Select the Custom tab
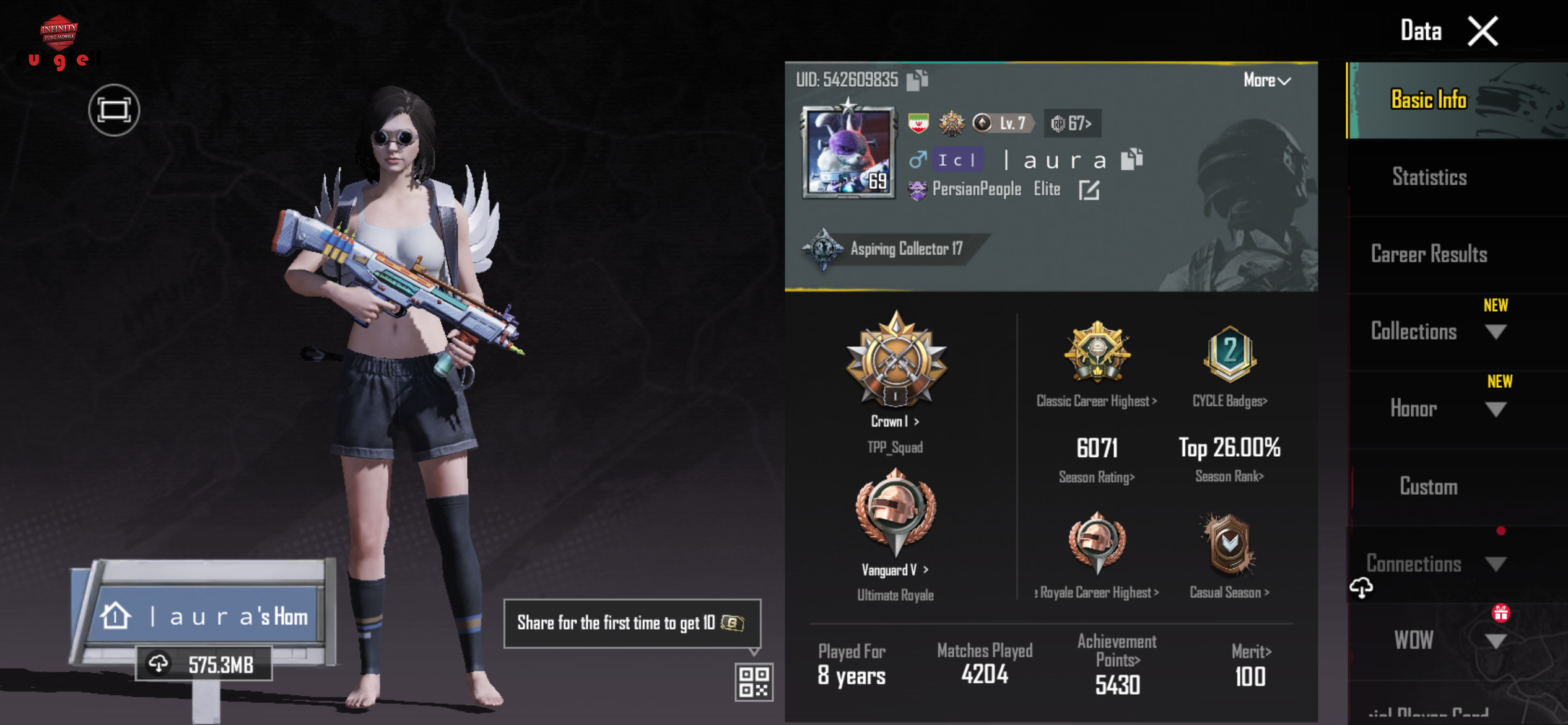This screenshot has height=725, width=1568. tap(1429, 486)
